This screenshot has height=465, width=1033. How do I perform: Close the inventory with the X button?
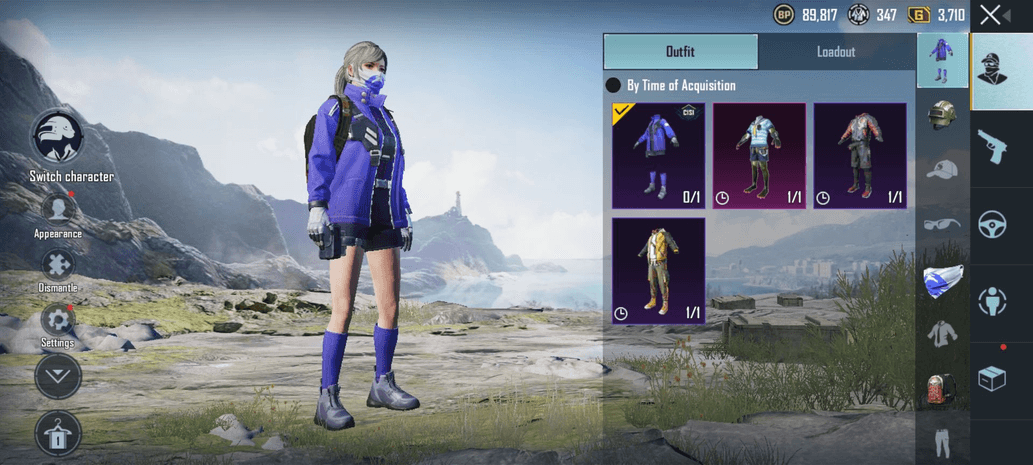(x=989, y=14)
